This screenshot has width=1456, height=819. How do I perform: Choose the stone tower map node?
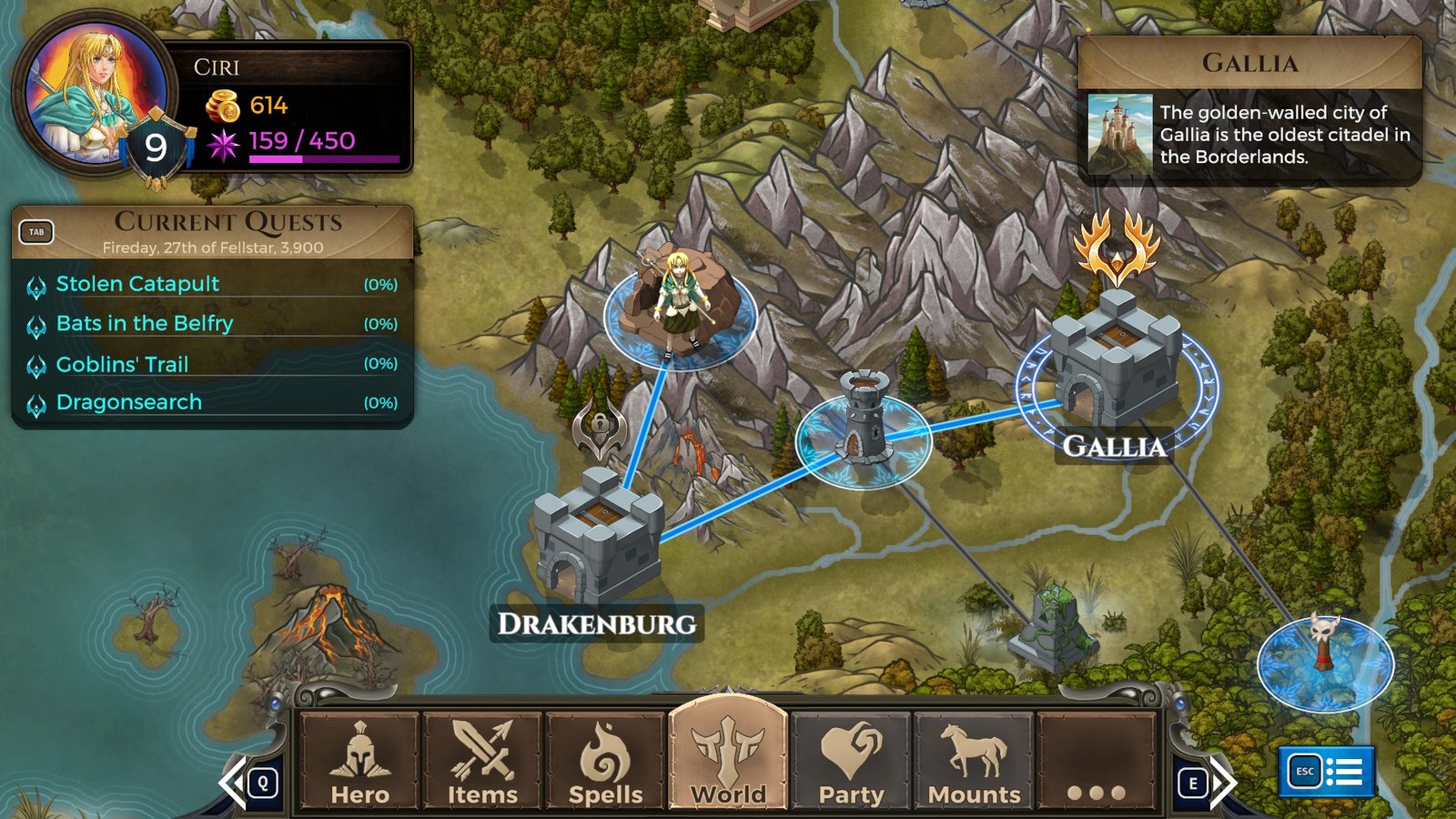863,423
